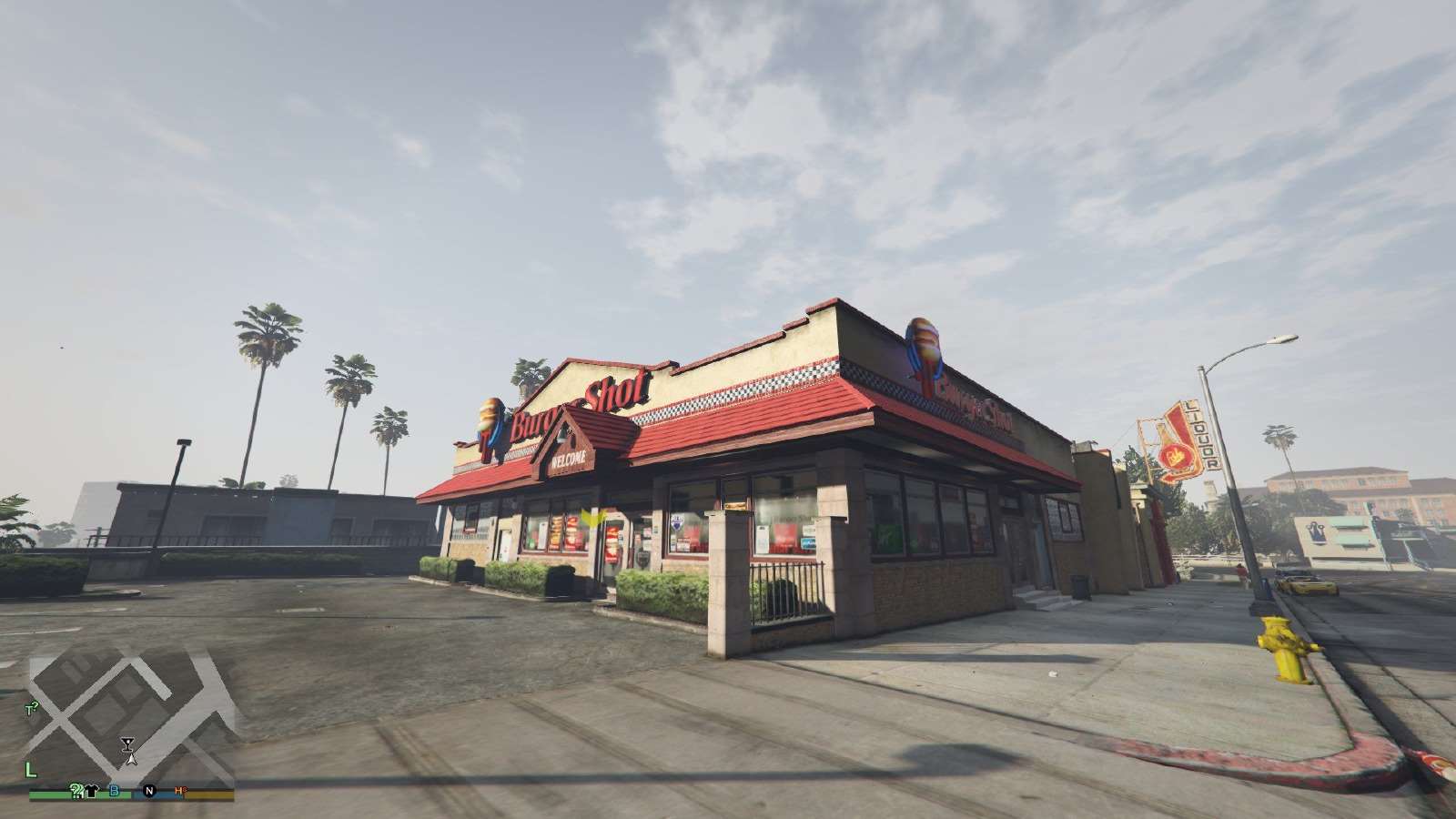Select the green T mission blip

point(30,708)
